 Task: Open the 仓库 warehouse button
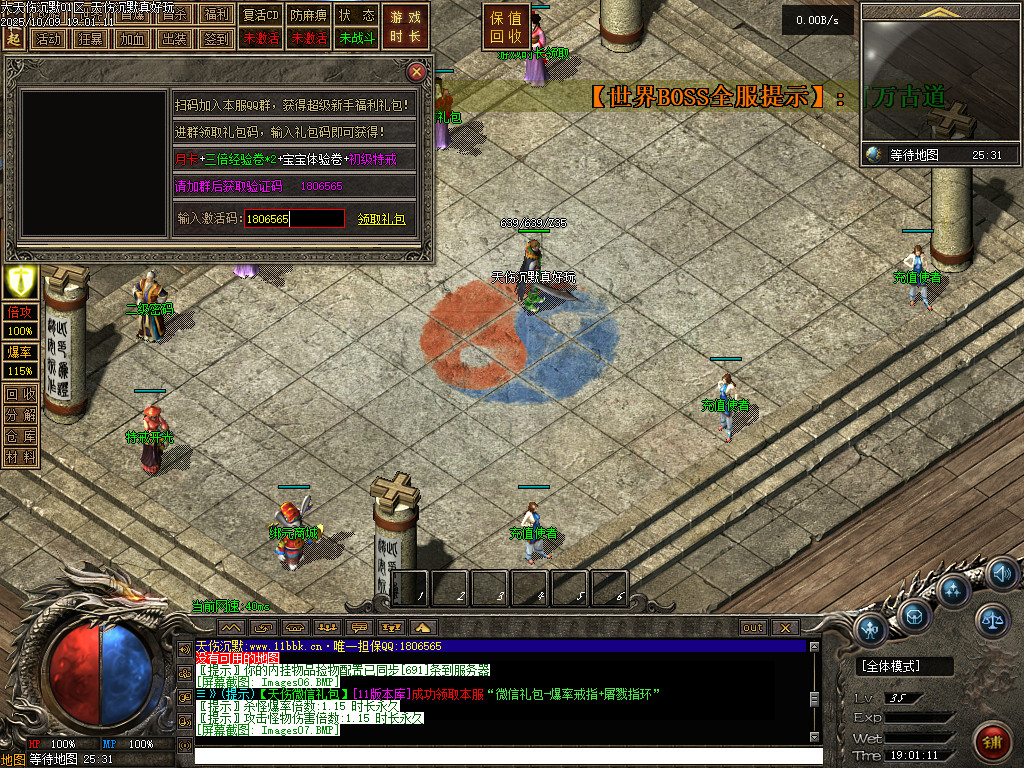20,436
